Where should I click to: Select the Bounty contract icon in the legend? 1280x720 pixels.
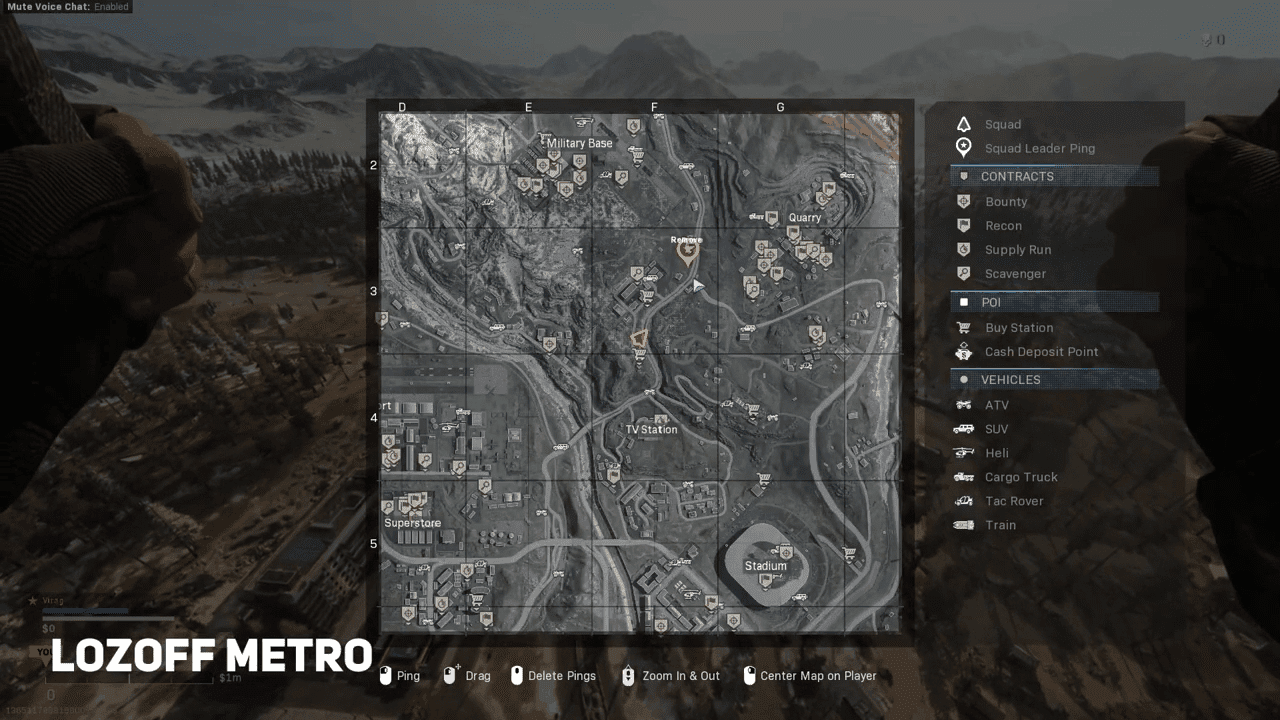(x=963, y=201)
